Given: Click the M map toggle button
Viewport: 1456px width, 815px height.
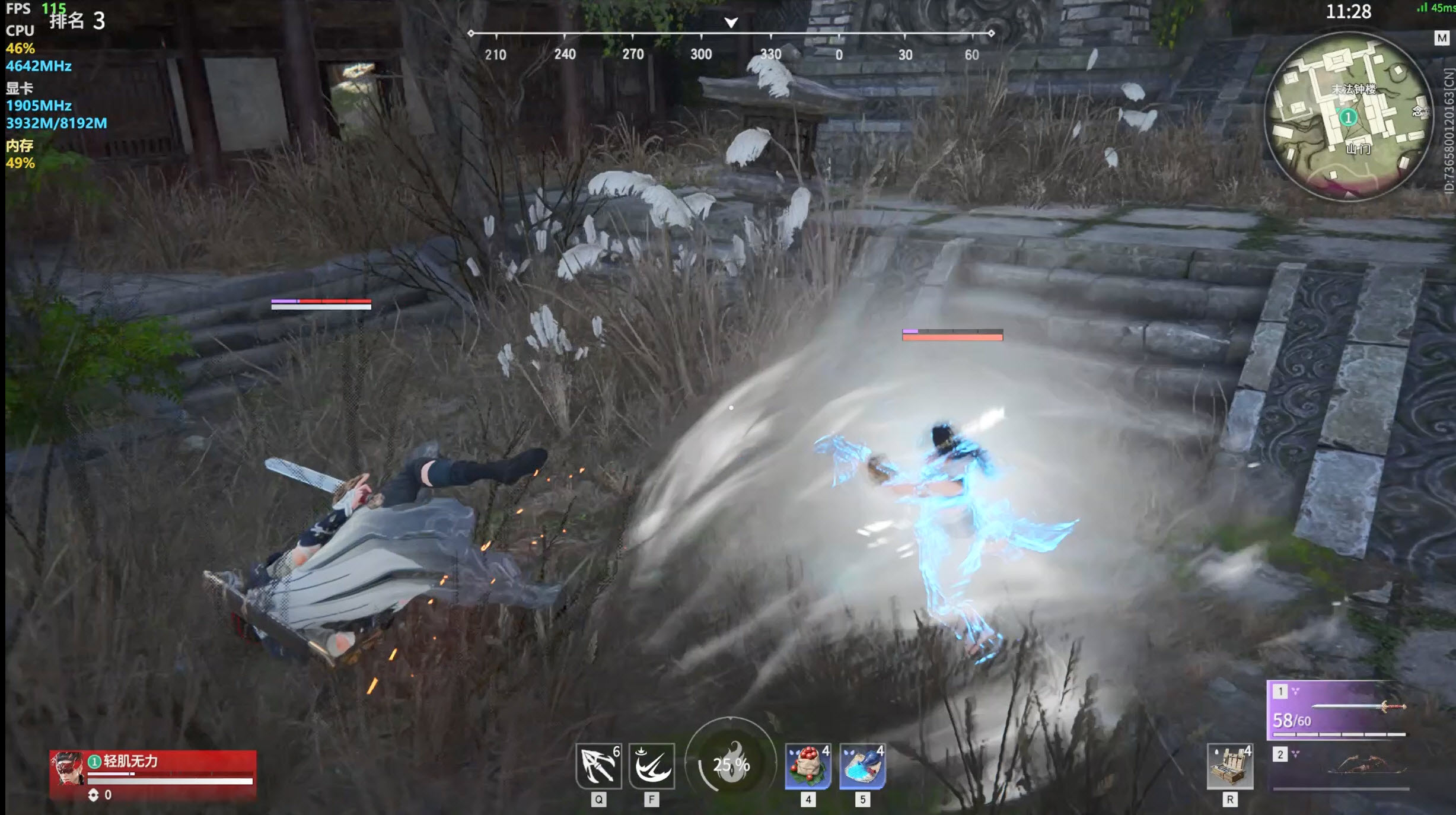Looking at the screenshot, I should (1441, 38).
